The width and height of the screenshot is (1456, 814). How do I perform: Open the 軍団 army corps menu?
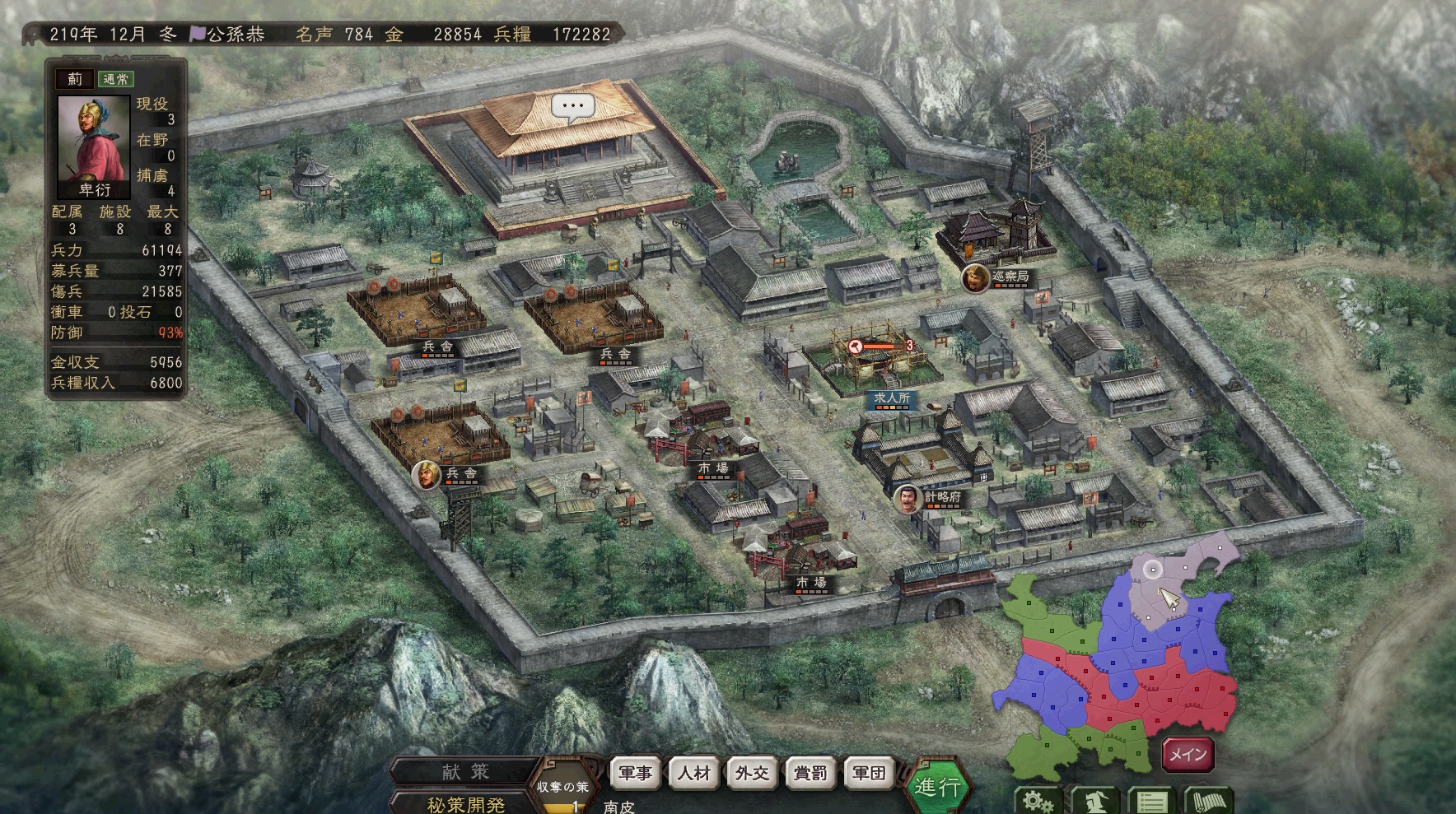(869, 773)
